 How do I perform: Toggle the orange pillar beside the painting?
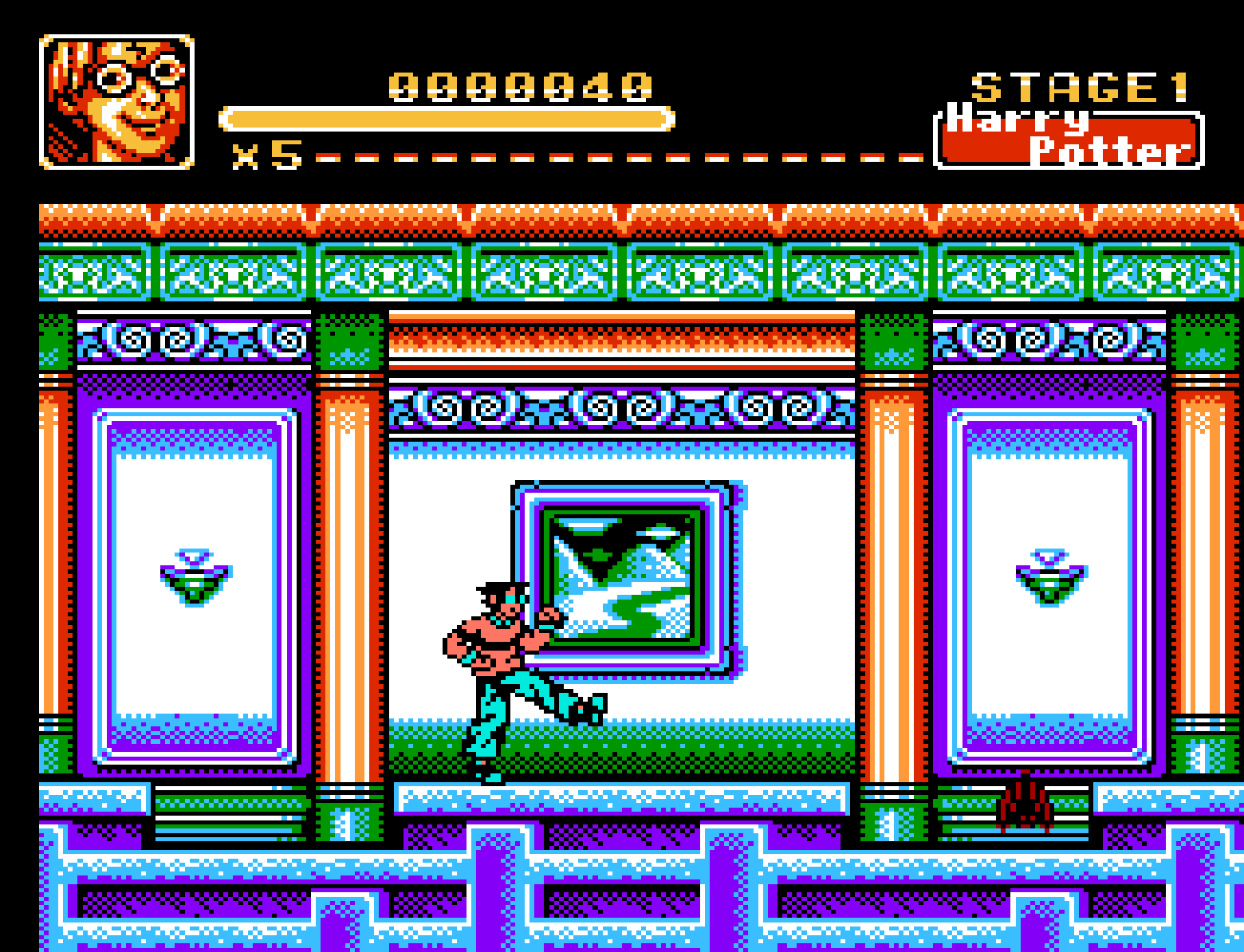pos(348,558)
